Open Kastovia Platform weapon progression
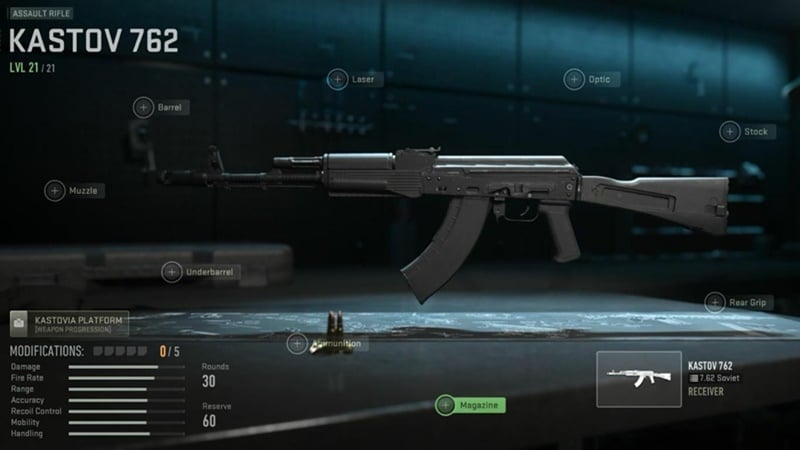800x450 pixels. point(68,323)
